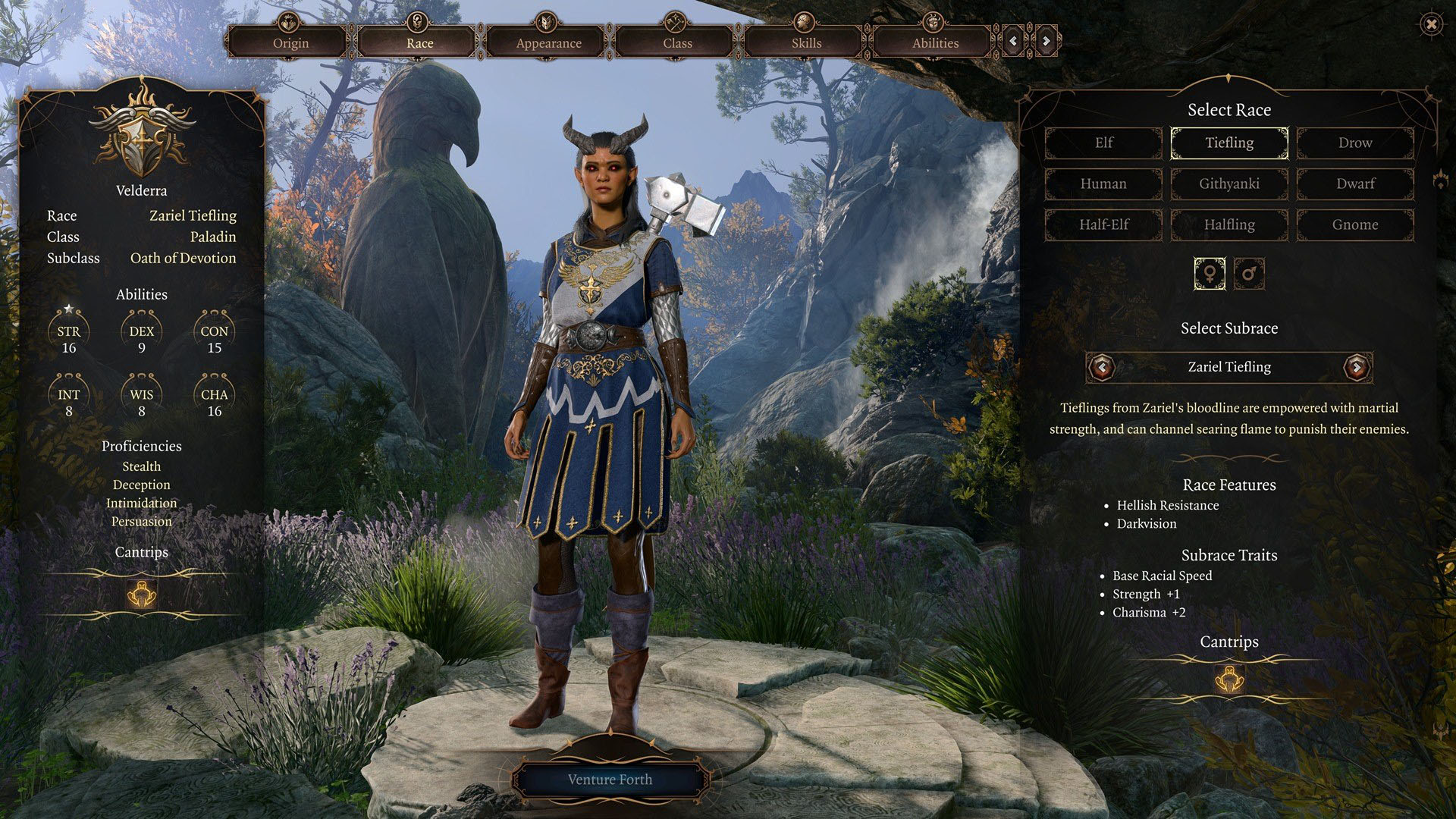The width and height of the screenshot is (1456, 819).
Task: Choose the Elf race
Action: pyautogui.click(x=1103, y=143)
